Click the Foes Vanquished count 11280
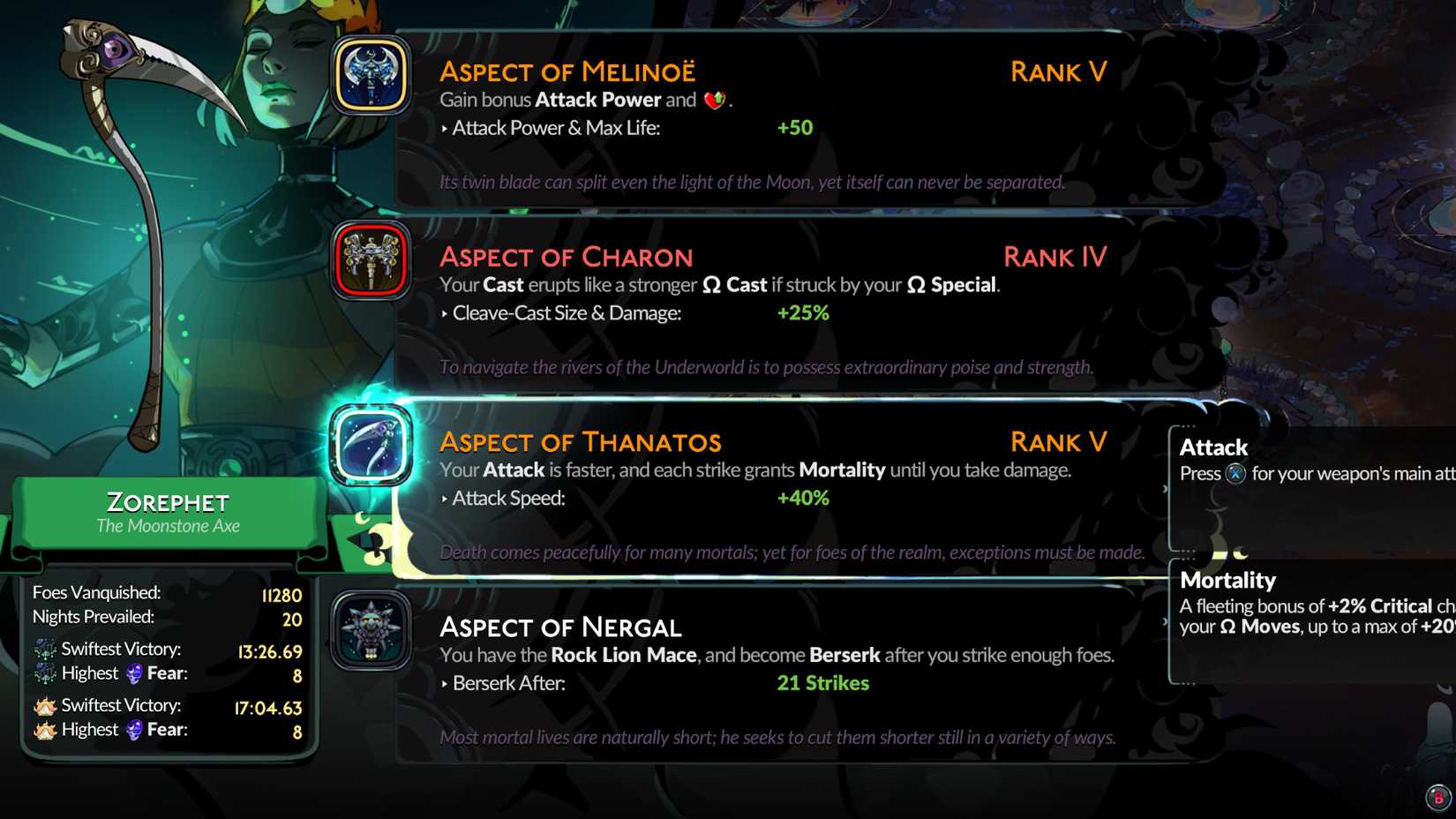 282,596
